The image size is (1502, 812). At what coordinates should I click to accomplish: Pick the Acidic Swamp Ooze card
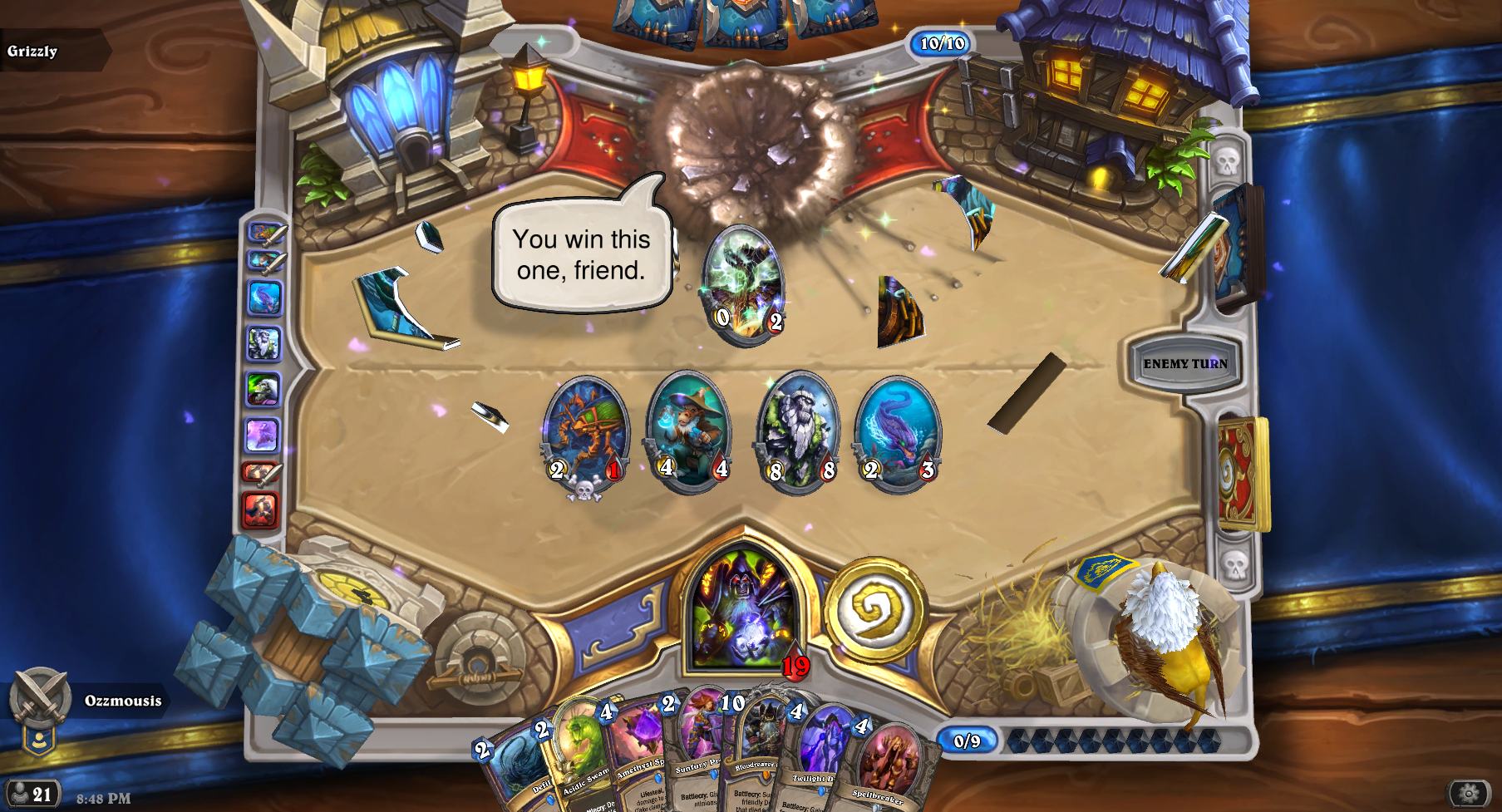(576, 756)
